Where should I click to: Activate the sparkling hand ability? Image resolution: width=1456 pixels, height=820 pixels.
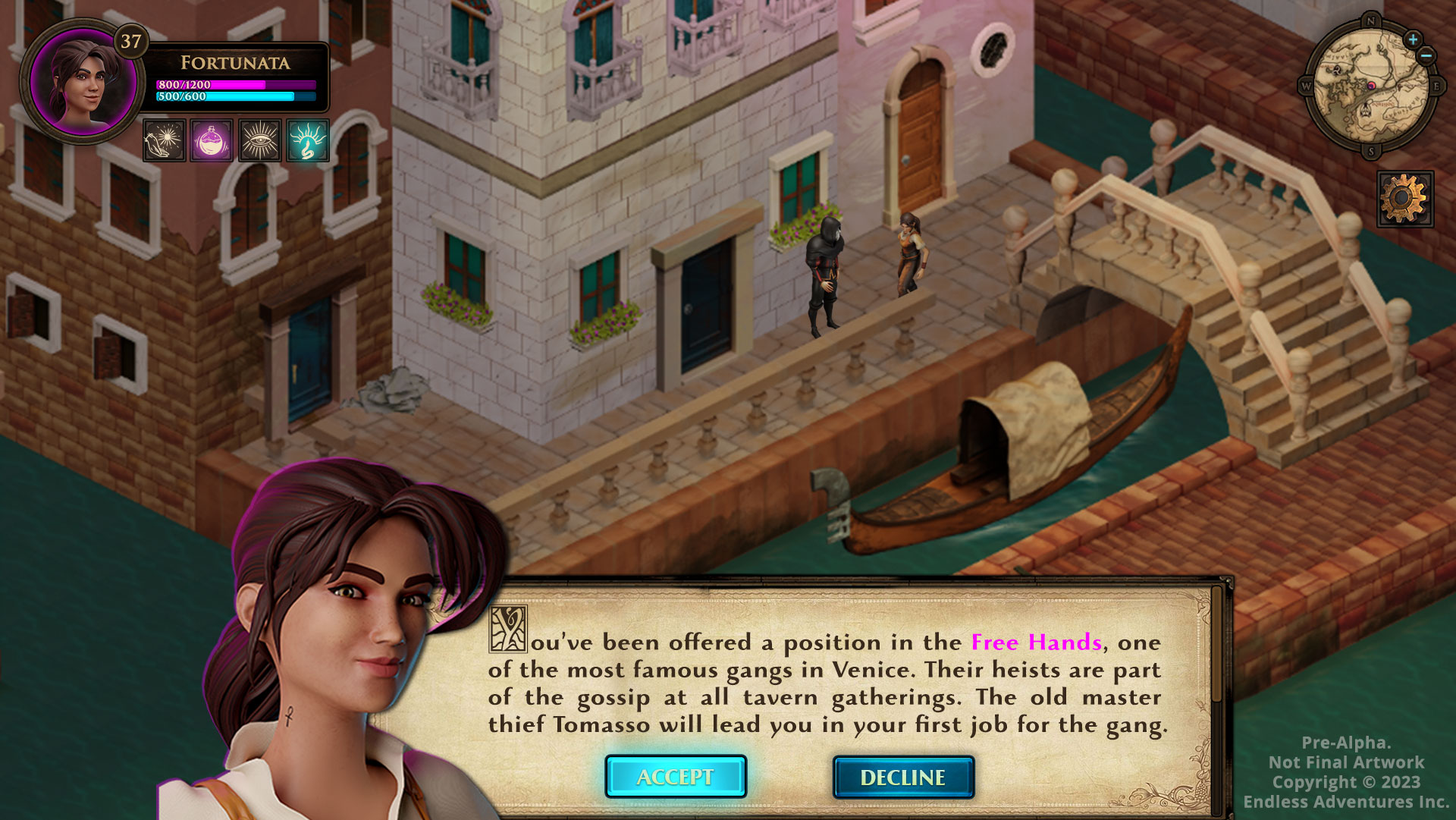(164, 140)
